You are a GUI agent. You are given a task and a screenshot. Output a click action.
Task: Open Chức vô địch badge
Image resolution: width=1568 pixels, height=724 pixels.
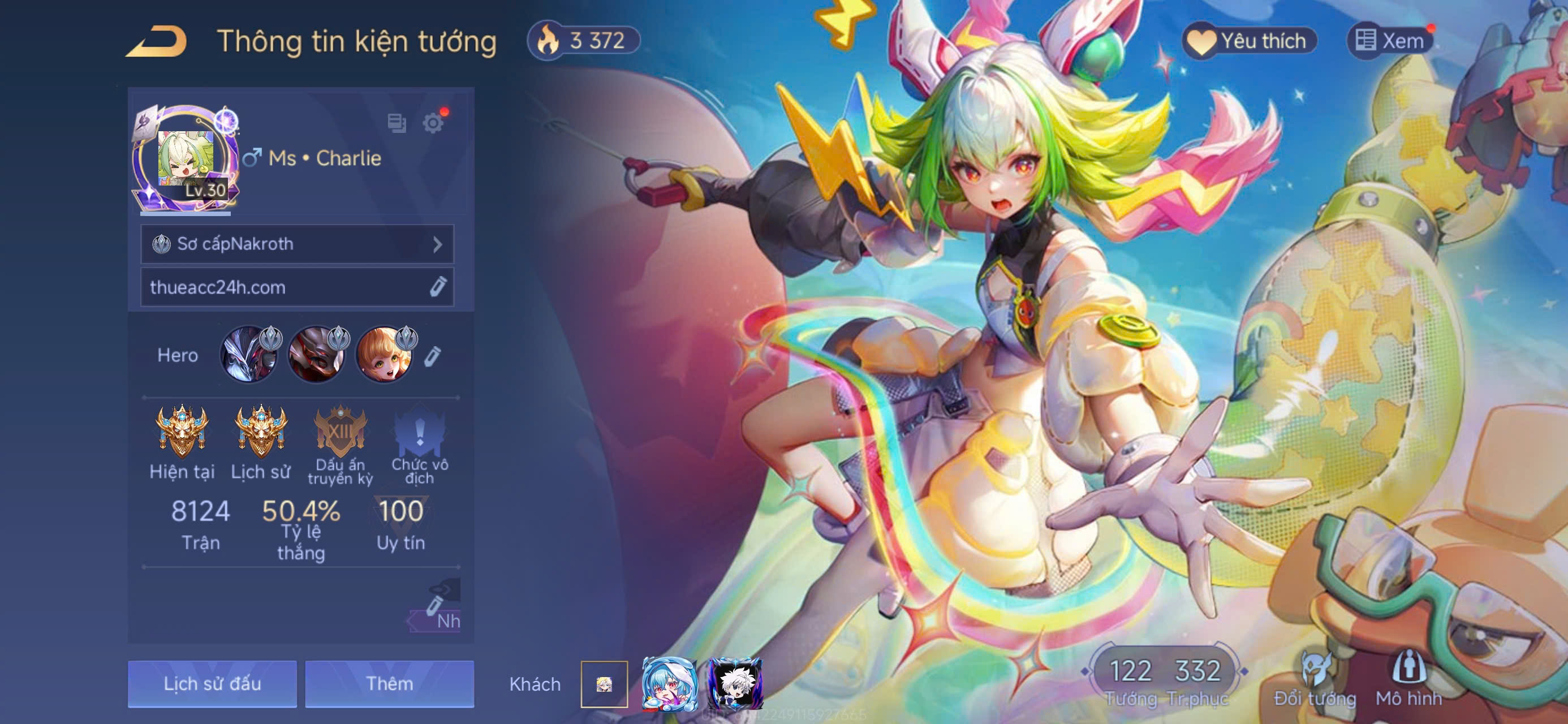click(x=419, y=431)
